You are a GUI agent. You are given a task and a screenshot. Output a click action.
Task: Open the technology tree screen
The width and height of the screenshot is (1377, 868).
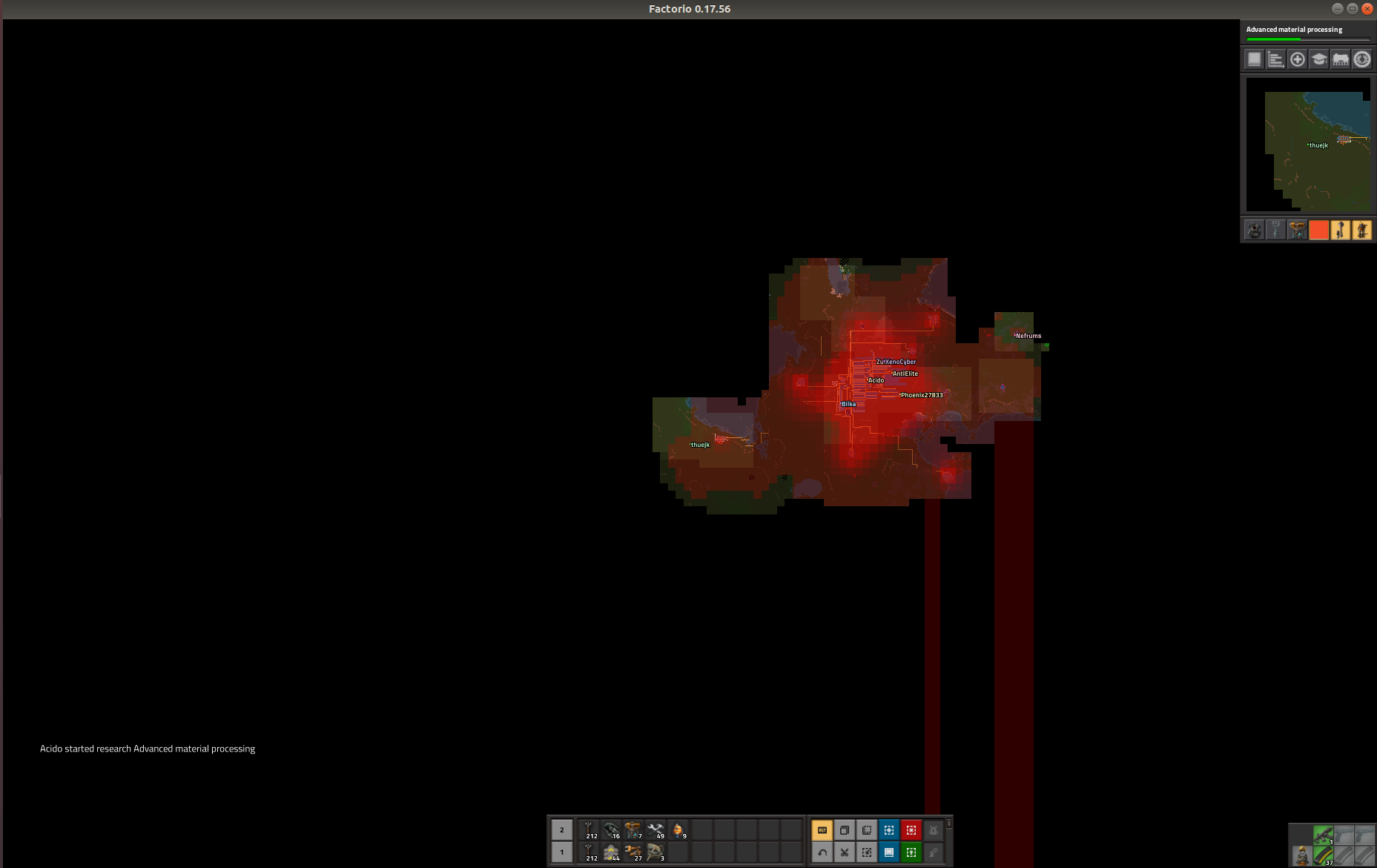pyautogui.click(x=1320, y=59)
